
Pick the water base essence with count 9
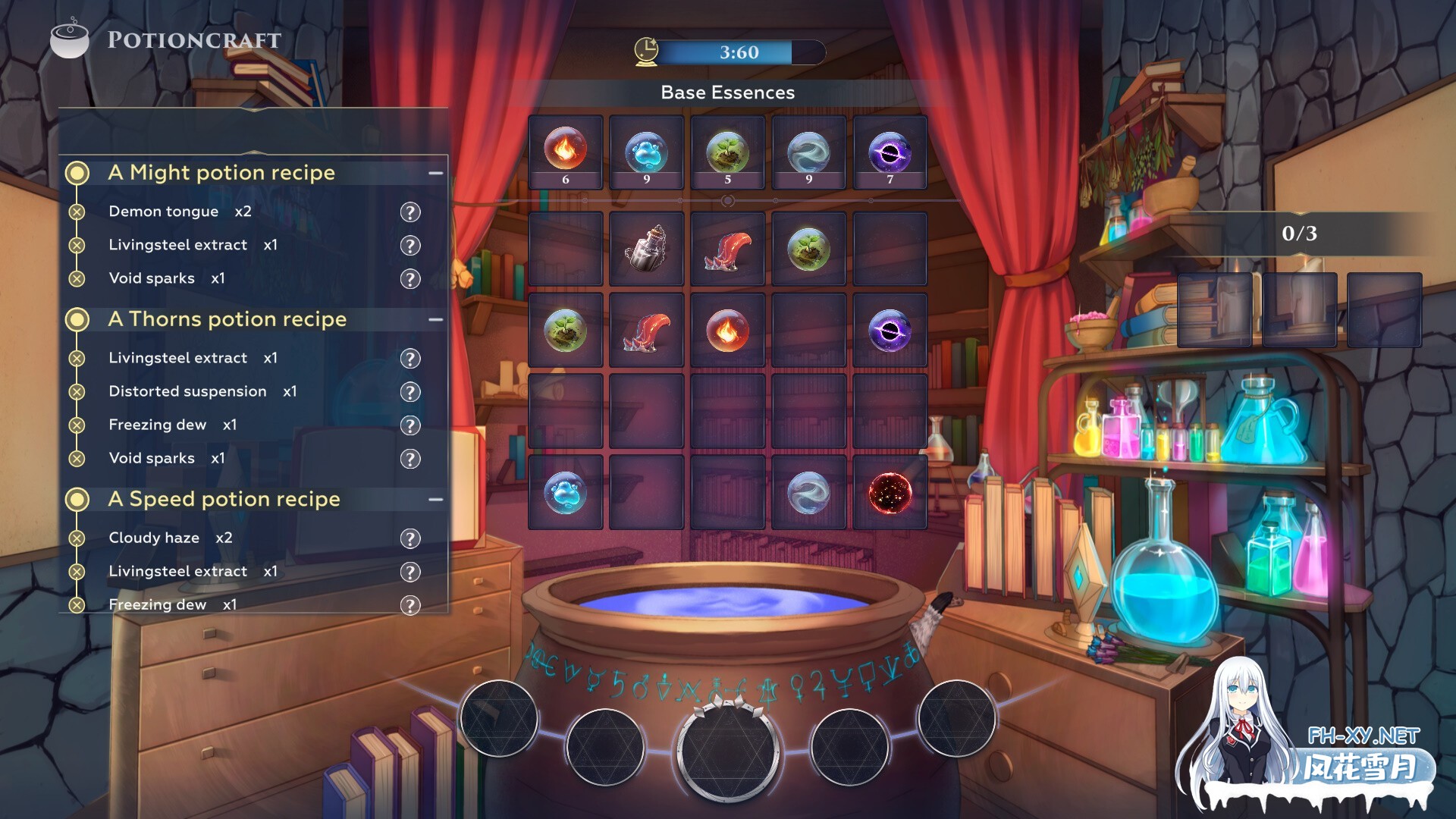pos(647,151)
